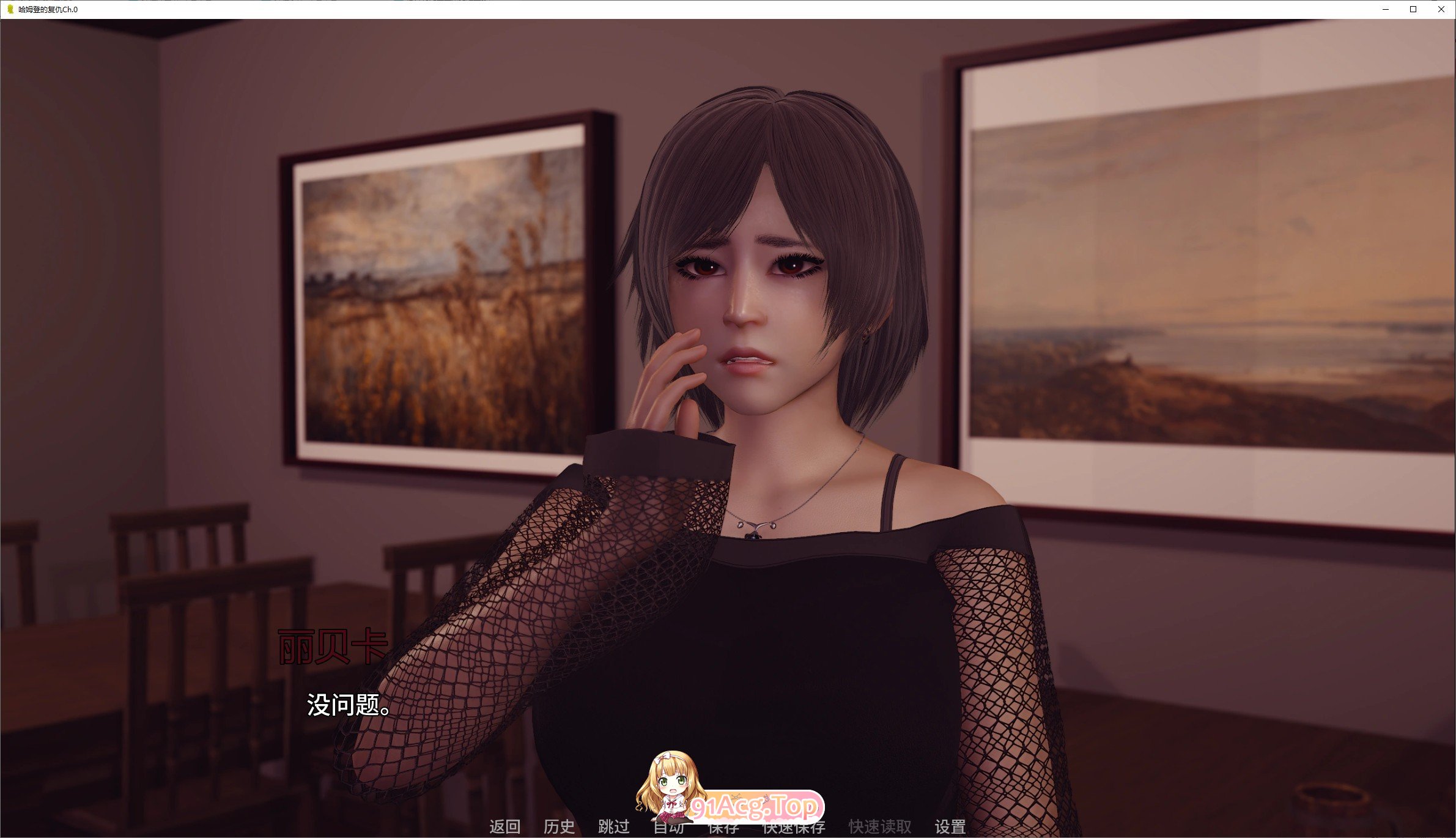The width and height of the screenshot is (1456, 838).
Task: Select 返回 from the bottom menu
Action: click(x=505, y=828)
